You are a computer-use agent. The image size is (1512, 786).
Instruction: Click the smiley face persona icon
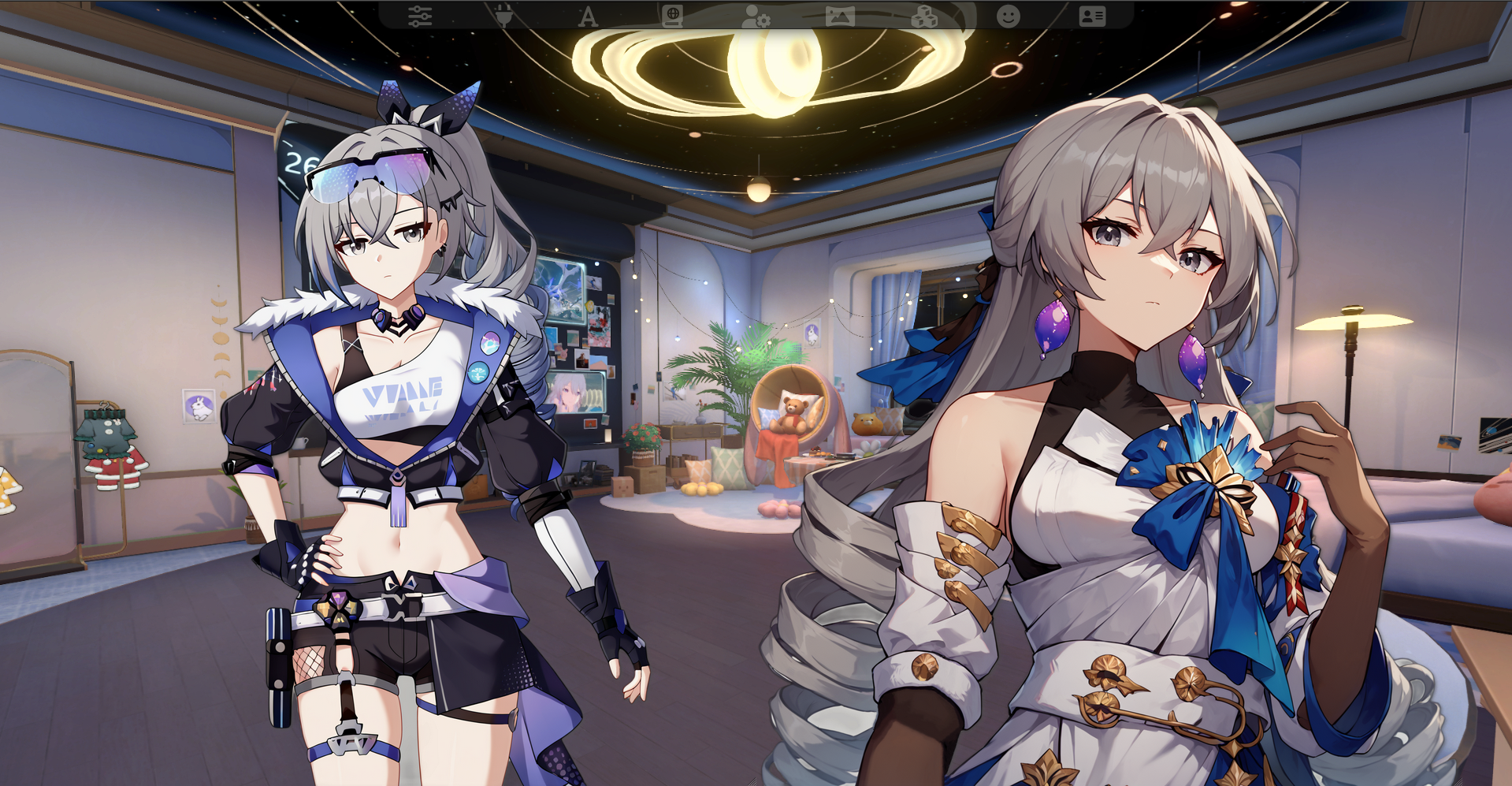pos(1009,16)
